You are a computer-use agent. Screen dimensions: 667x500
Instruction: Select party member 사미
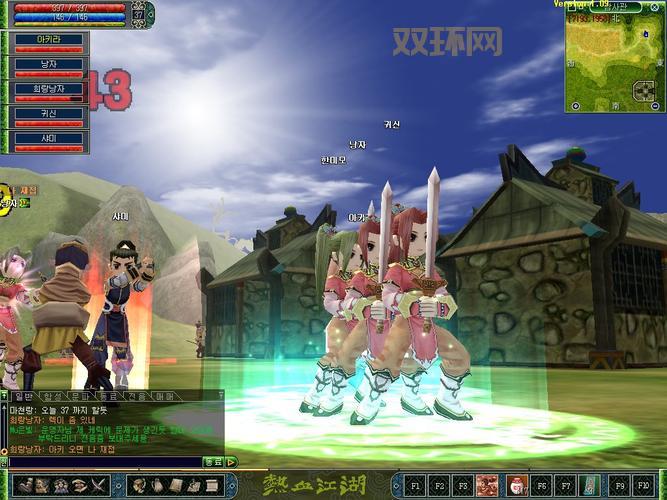click(x=47, y=137)
